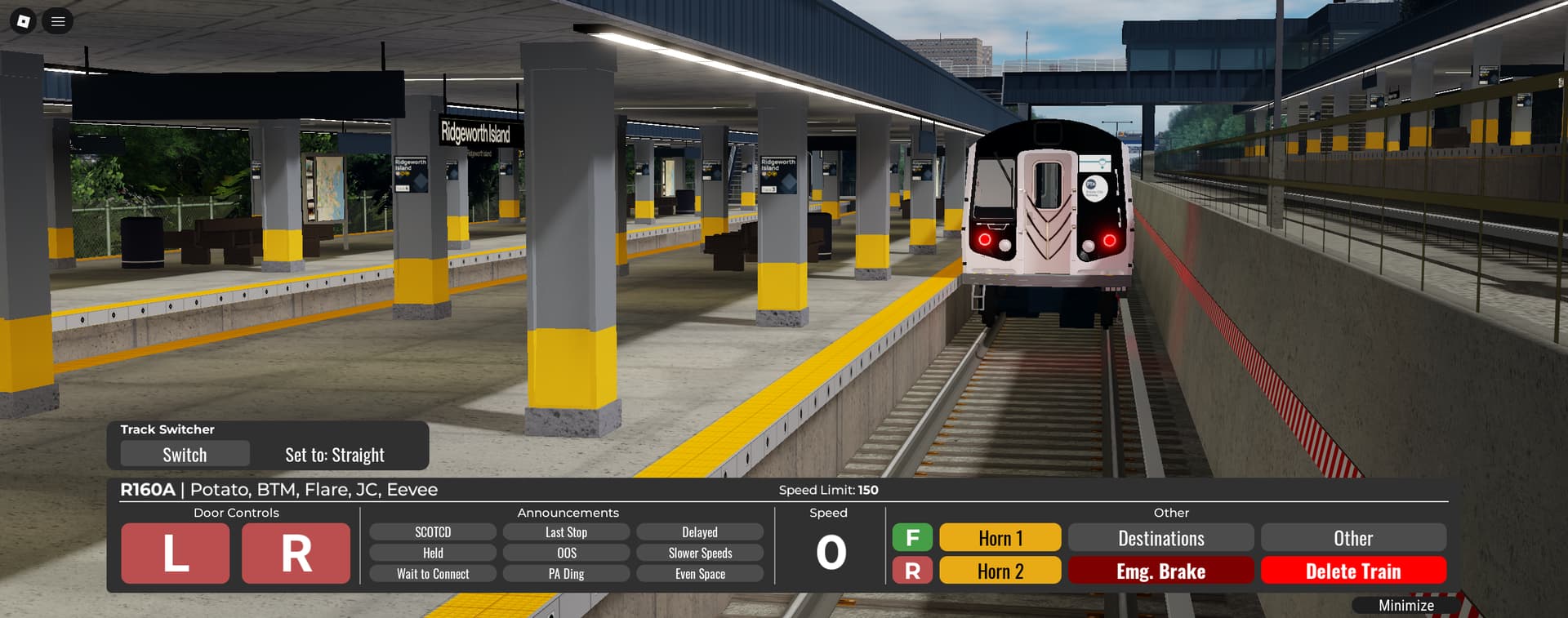The width and height of the screenshot is (1568, 618).
Task: Open the left doors with L
Action: pos(176,554)
